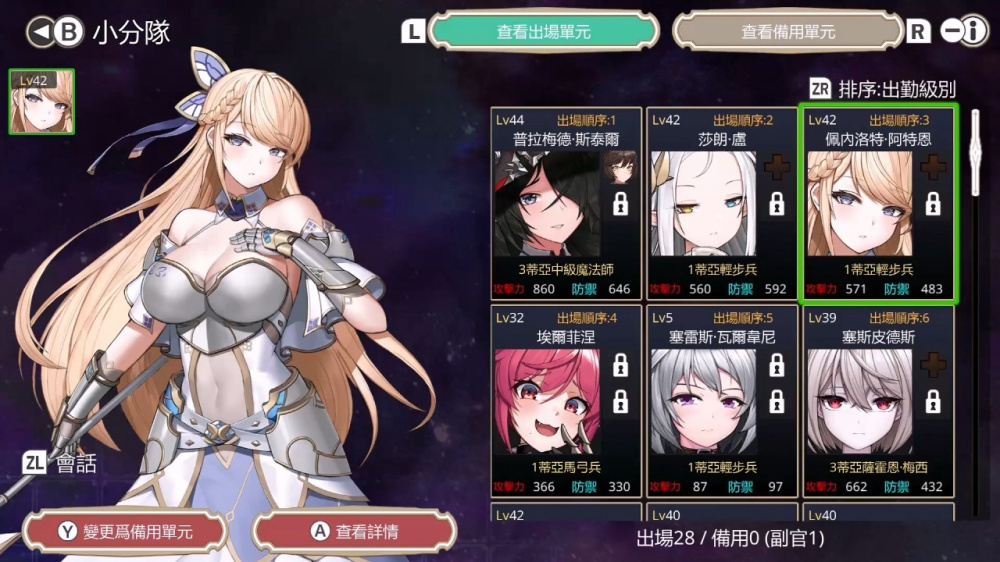Go back from the 小分隊 screen
This screenshot has height=562, width=1000.
pyautogui.click(x=54, y=32)
